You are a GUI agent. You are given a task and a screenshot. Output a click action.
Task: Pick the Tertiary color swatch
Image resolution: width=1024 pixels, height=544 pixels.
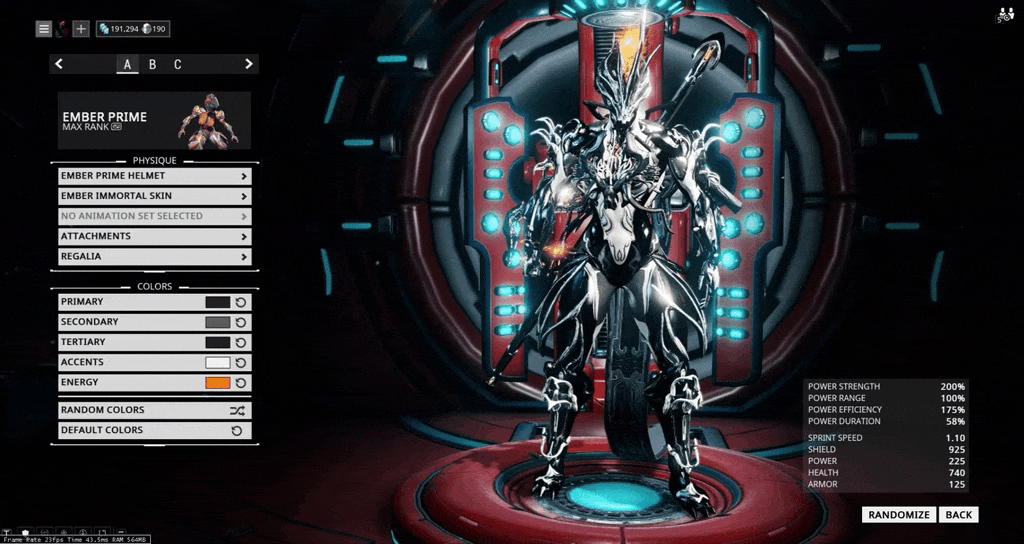[x=217, y=342]
